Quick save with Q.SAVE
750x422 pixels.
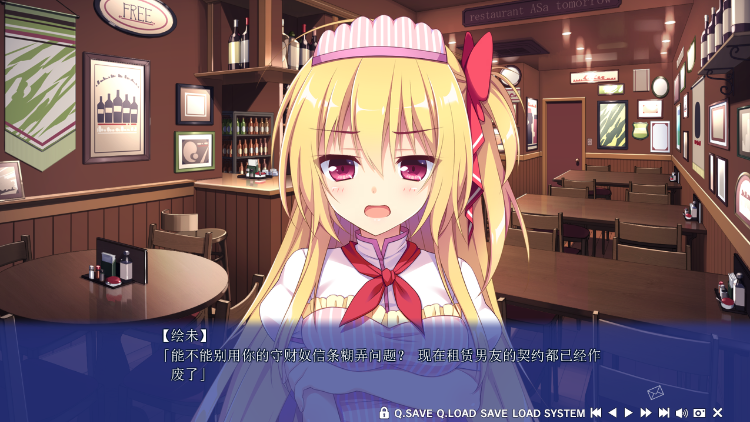[413, 413]
